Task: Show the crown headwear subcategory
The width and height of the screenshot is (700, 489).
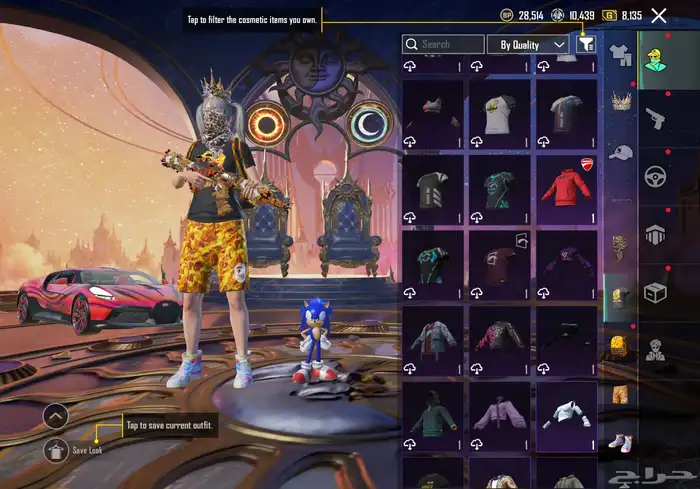Action: (620, 101)
